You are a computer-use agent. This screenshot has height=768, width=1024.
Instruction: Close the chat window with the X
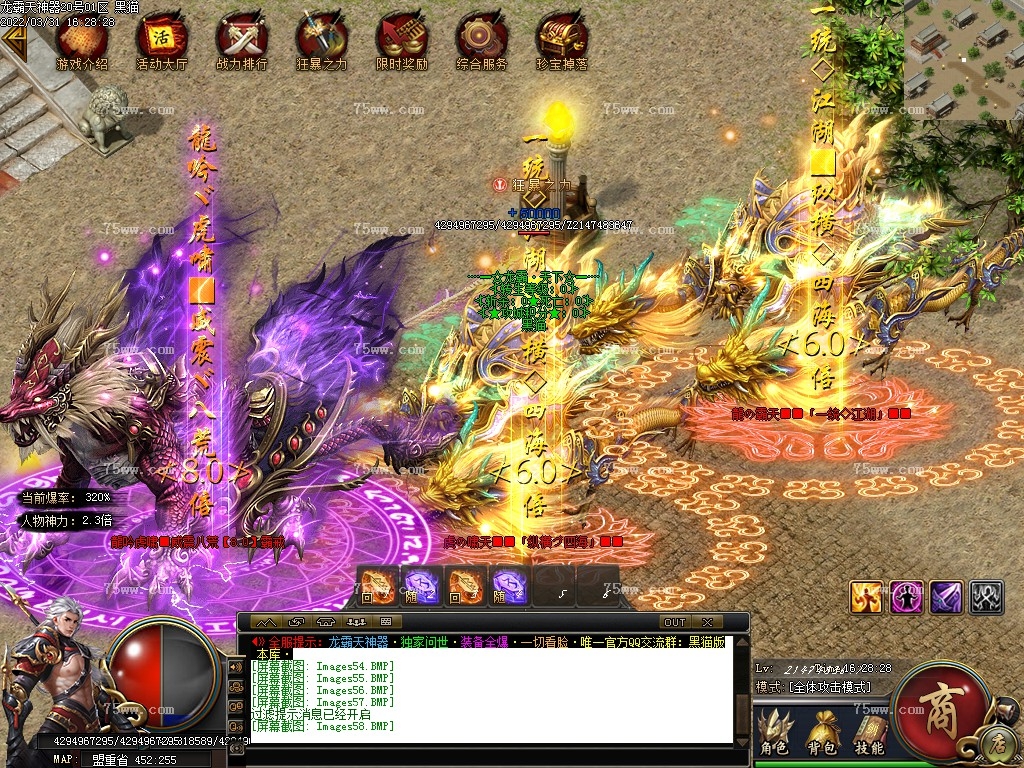click(707, 622)
